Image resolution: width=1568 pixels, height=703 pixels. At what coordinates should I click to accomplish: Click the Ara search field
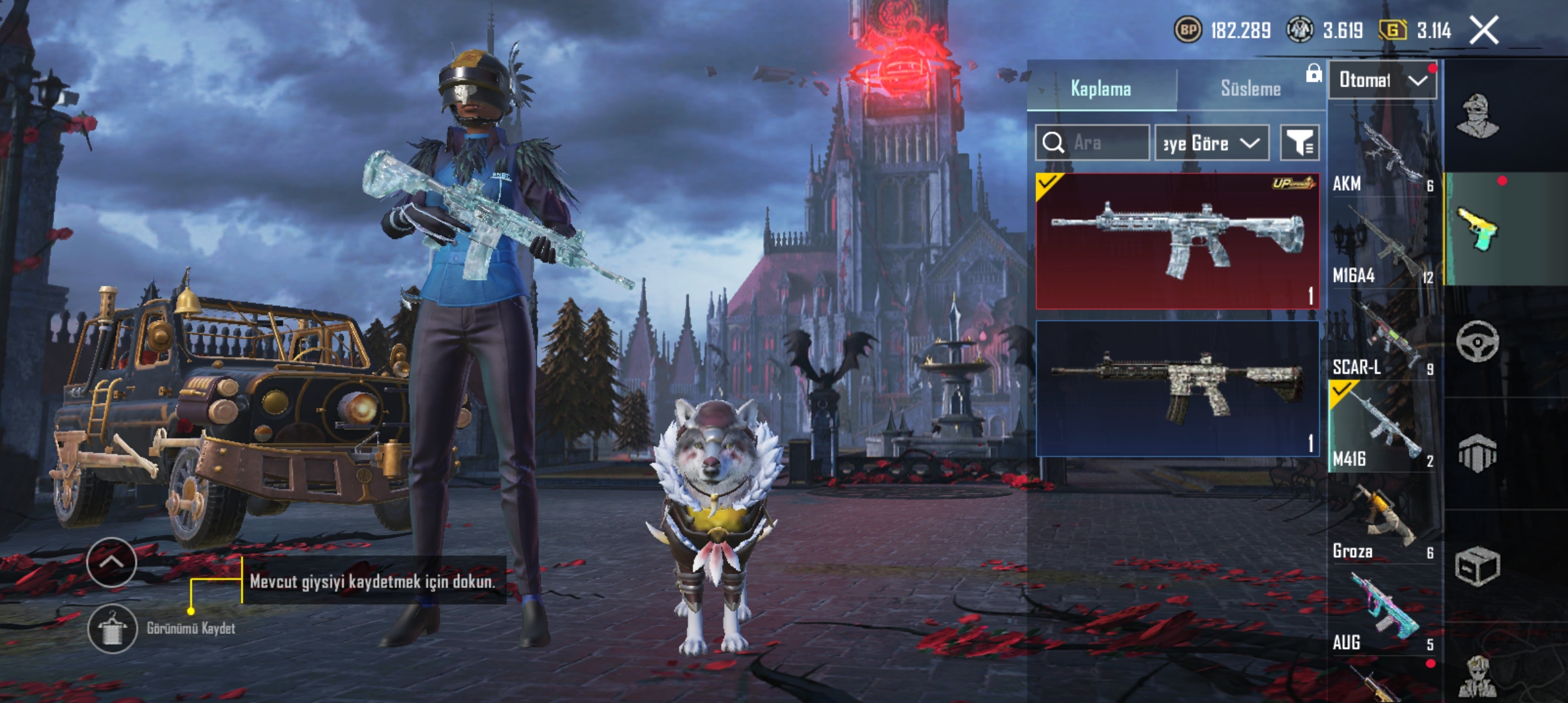(x=1093, y=143)
